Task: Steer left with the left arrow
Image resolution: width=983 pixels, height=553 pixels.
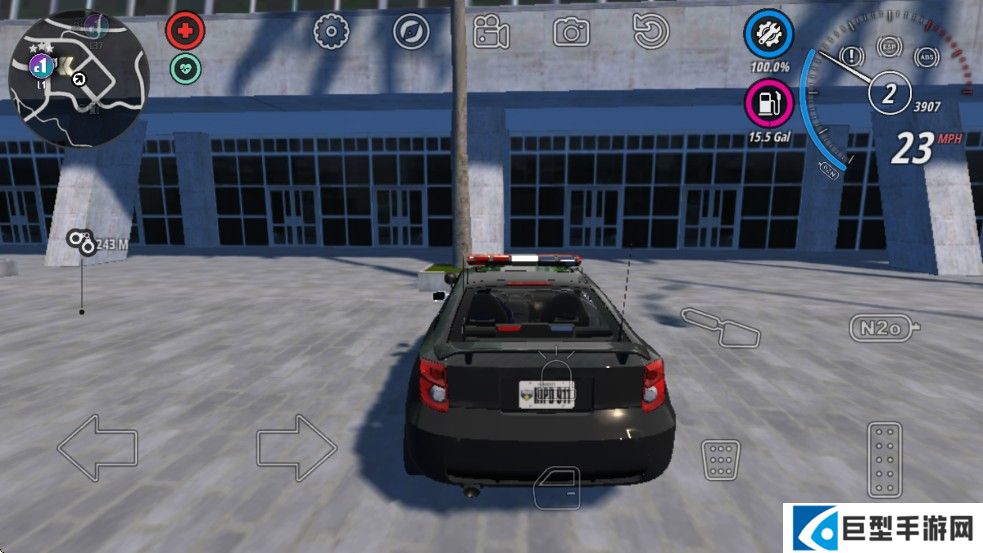Action: click(x=97, y=448)
